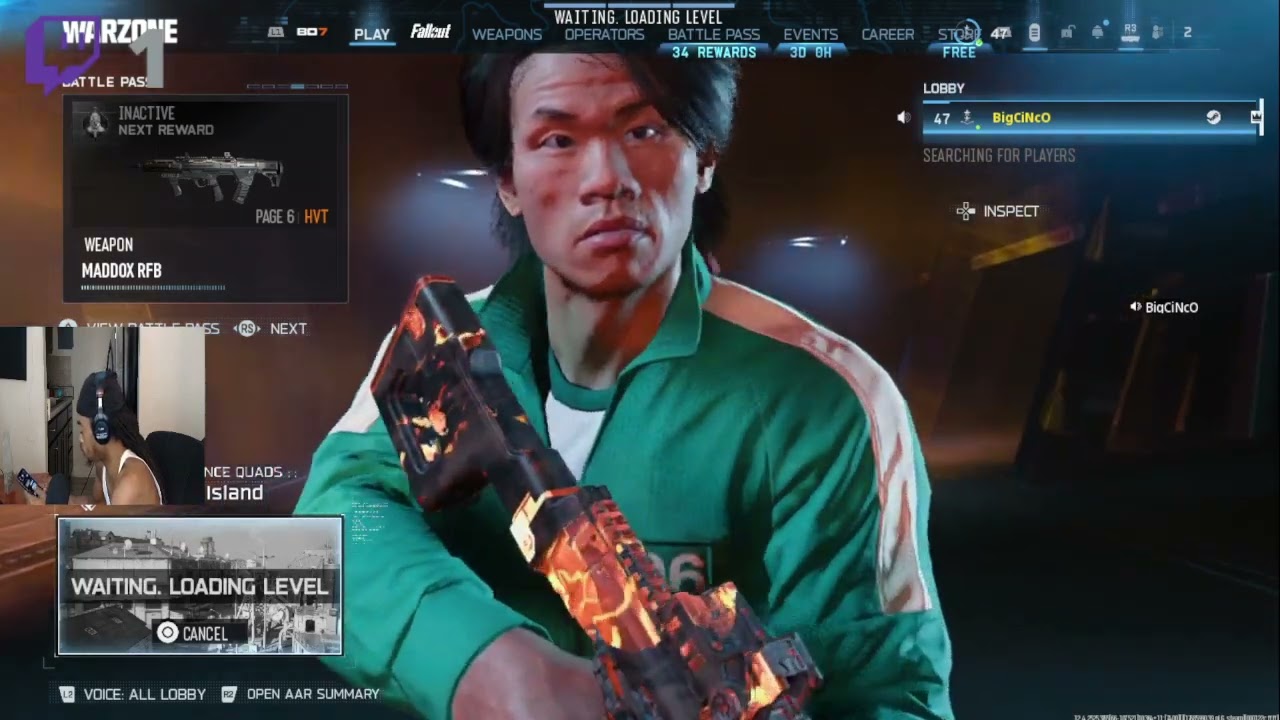
Task: Open the Operators tab
Action: tap(604, 34)
